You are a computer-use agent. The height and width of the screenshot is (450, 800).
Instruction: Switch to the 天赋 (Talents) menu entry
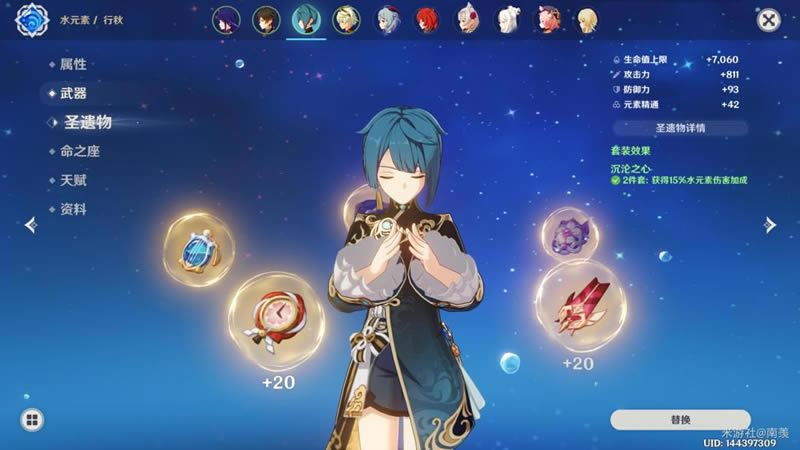coord(74,180)
